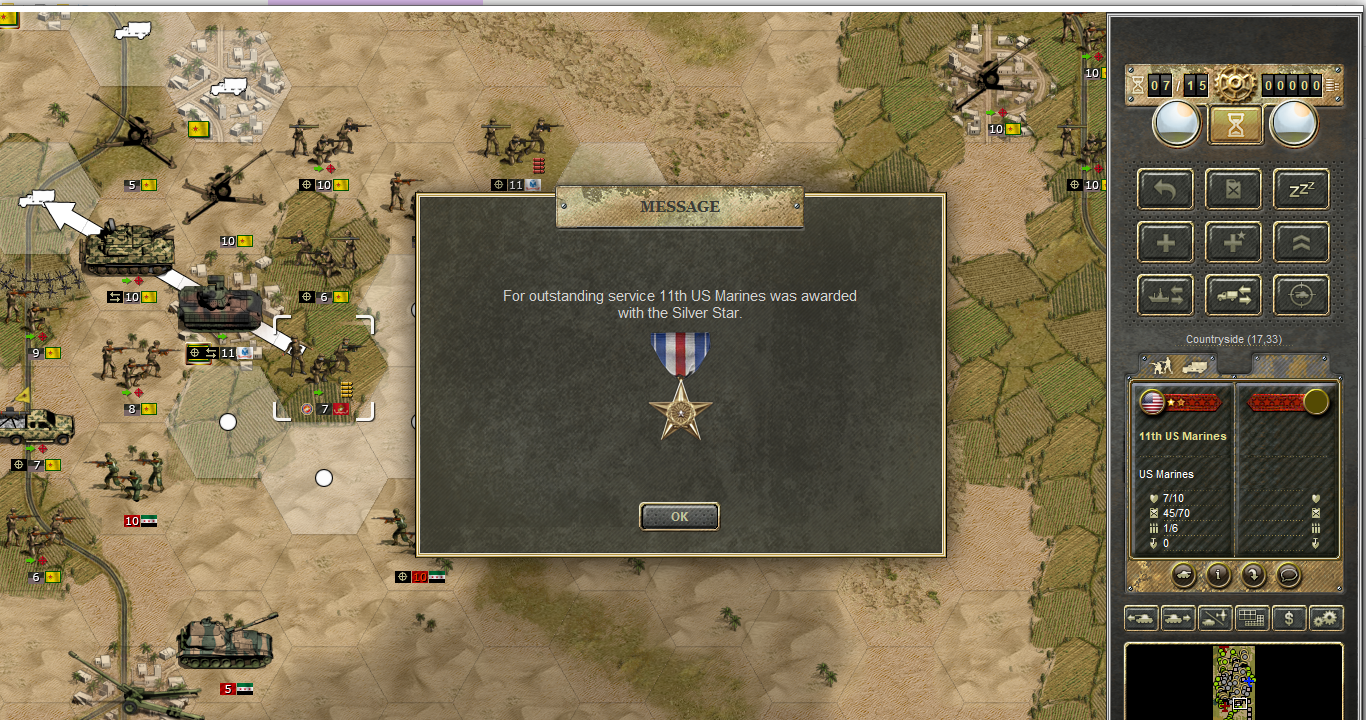
Task: Mount or dismount using the truck button
Action: (1233, 296)
